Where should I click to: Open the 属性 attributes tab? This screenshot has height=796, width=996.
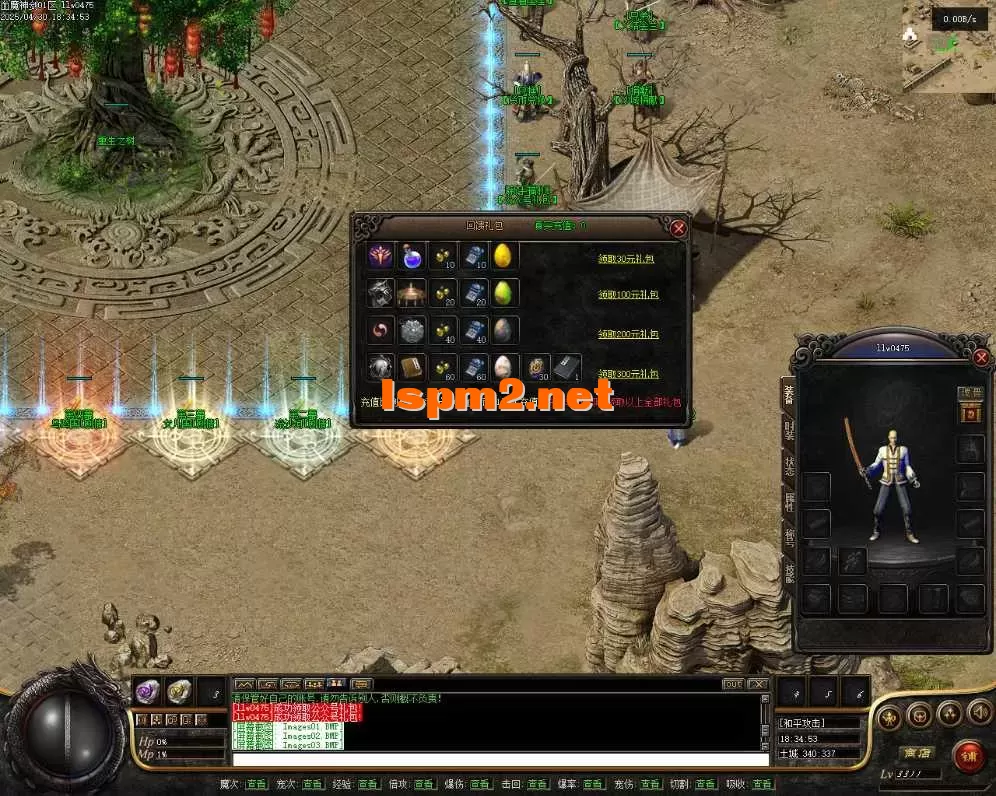(x=788, y=505)
